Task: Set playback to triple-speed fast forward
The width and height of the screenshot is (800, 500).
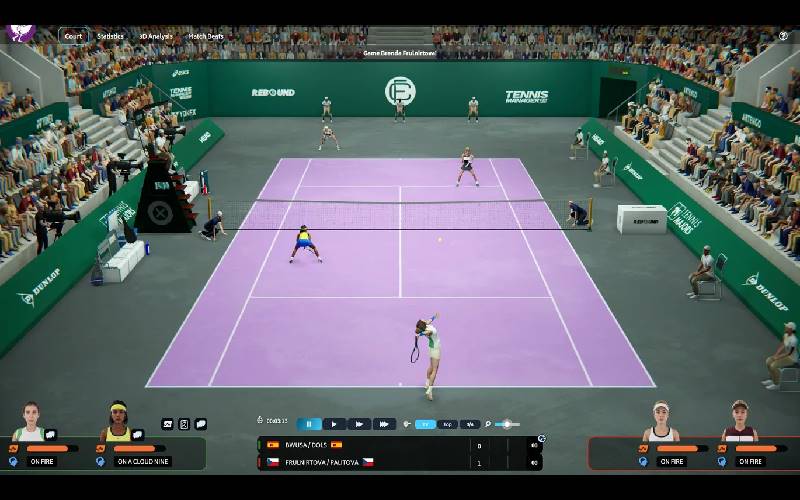Action: pos(384,424)
